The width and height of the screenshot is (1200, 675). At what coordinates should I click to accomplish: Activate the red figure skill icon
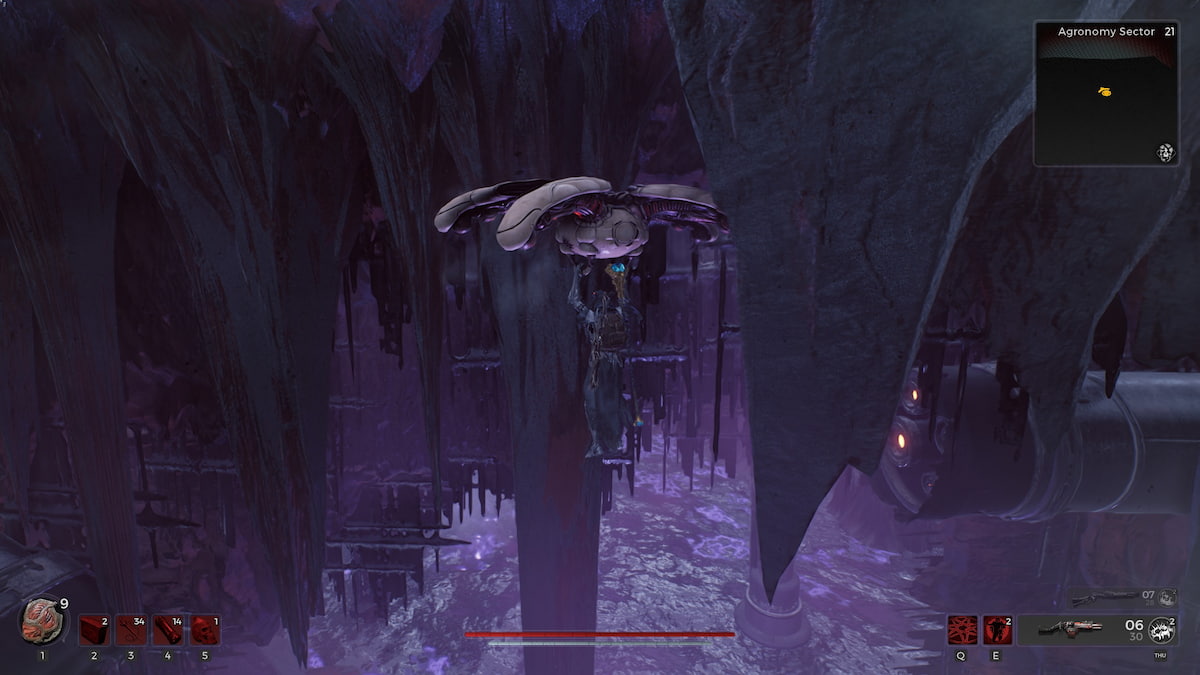997,630
